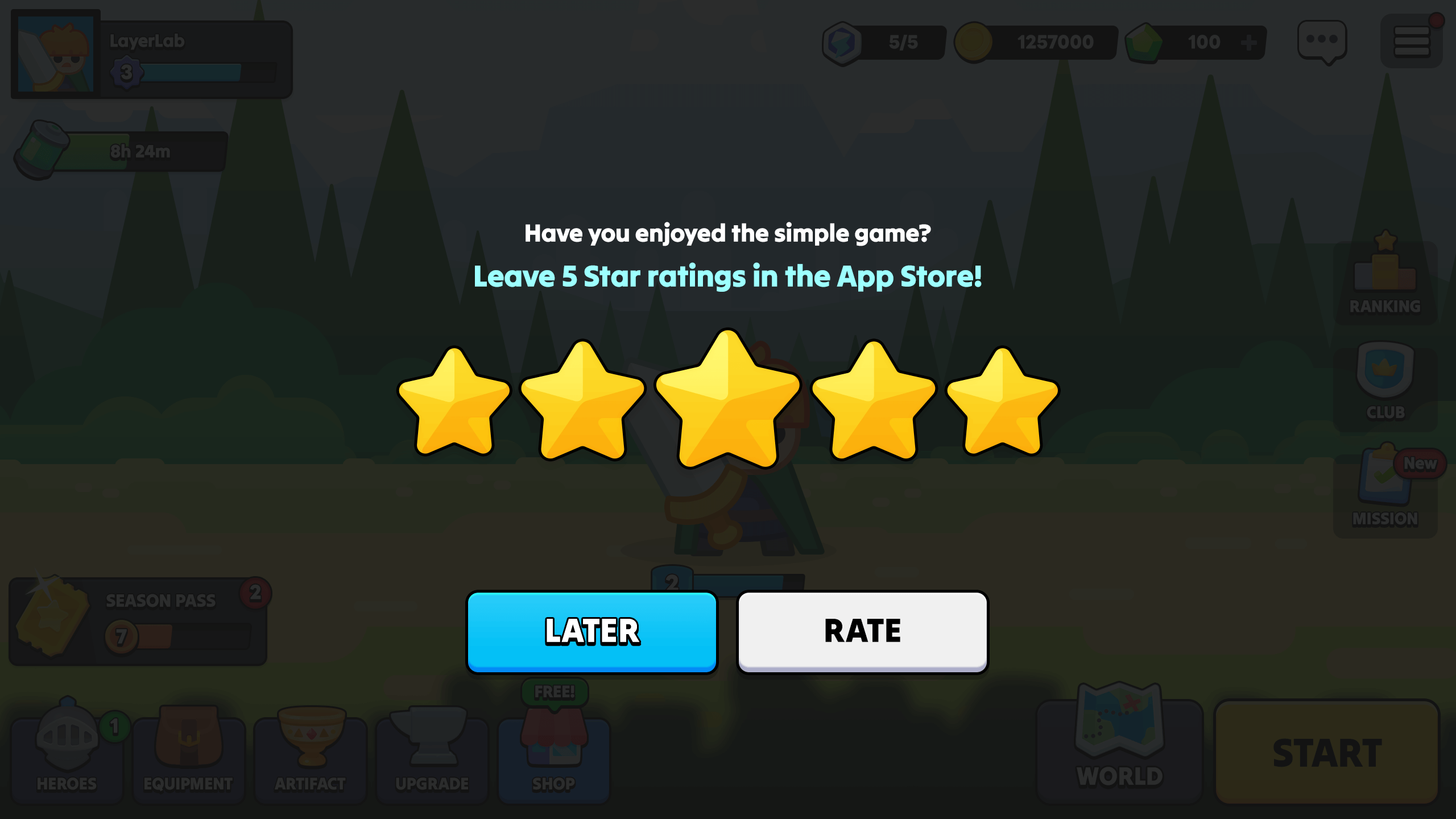Open the chat bubble icon

point(1323,41)
